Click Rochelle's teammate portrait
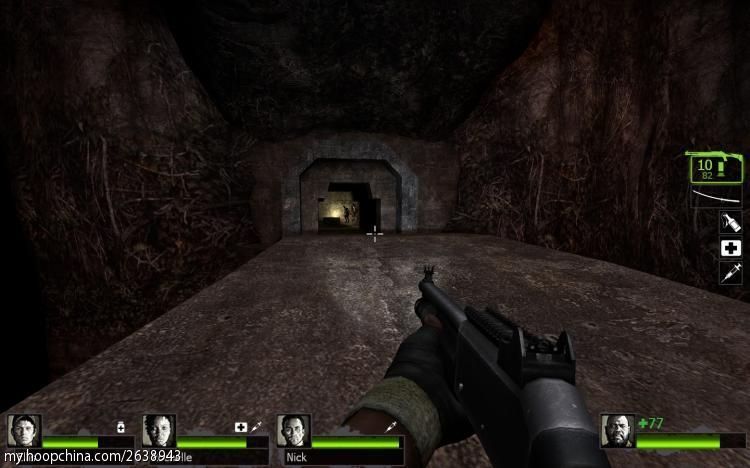Viewport: 750px width, 468px height. click(159, 431)
